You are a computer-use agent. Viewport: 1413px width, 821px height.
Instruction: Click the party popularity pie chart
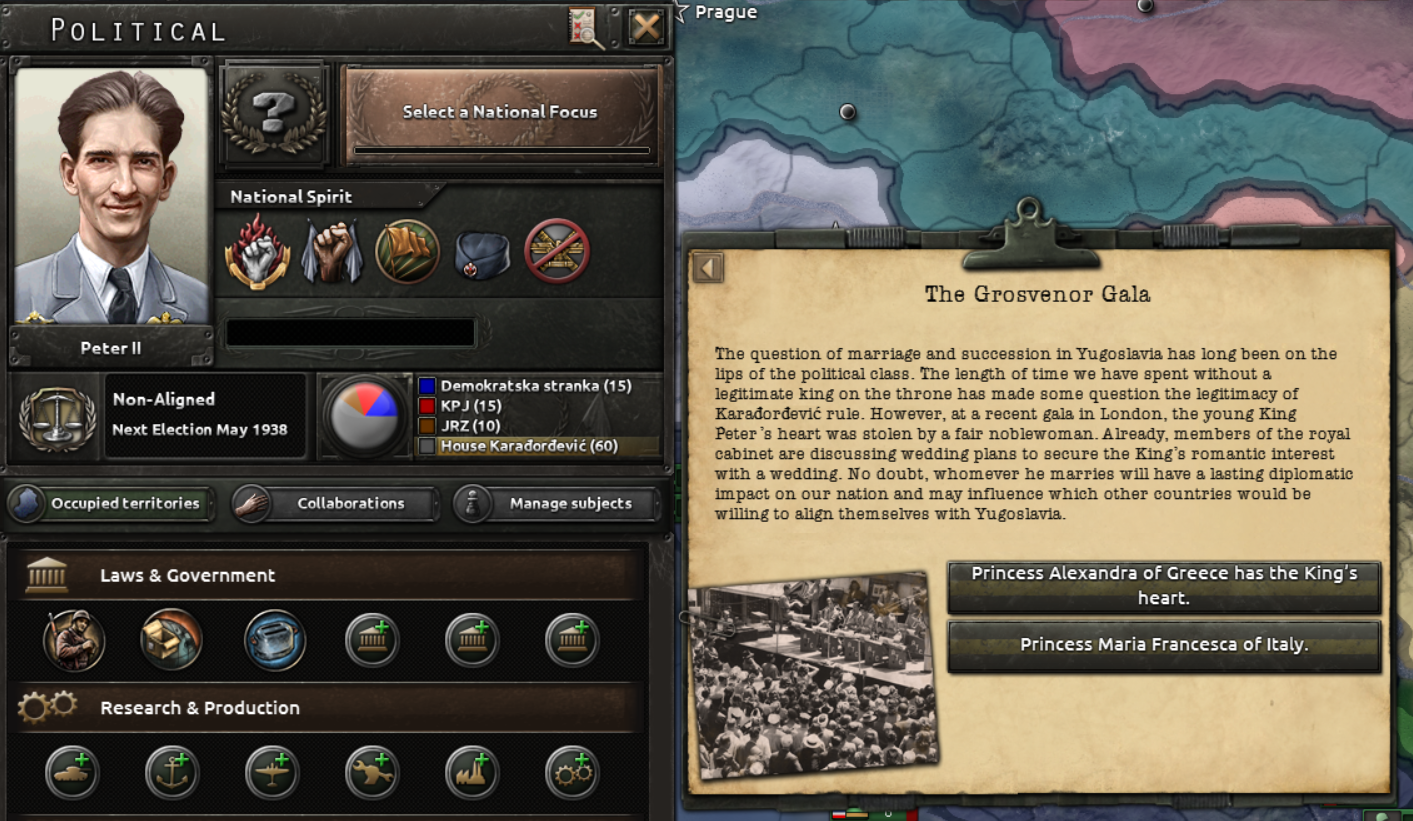pos(364,416)
